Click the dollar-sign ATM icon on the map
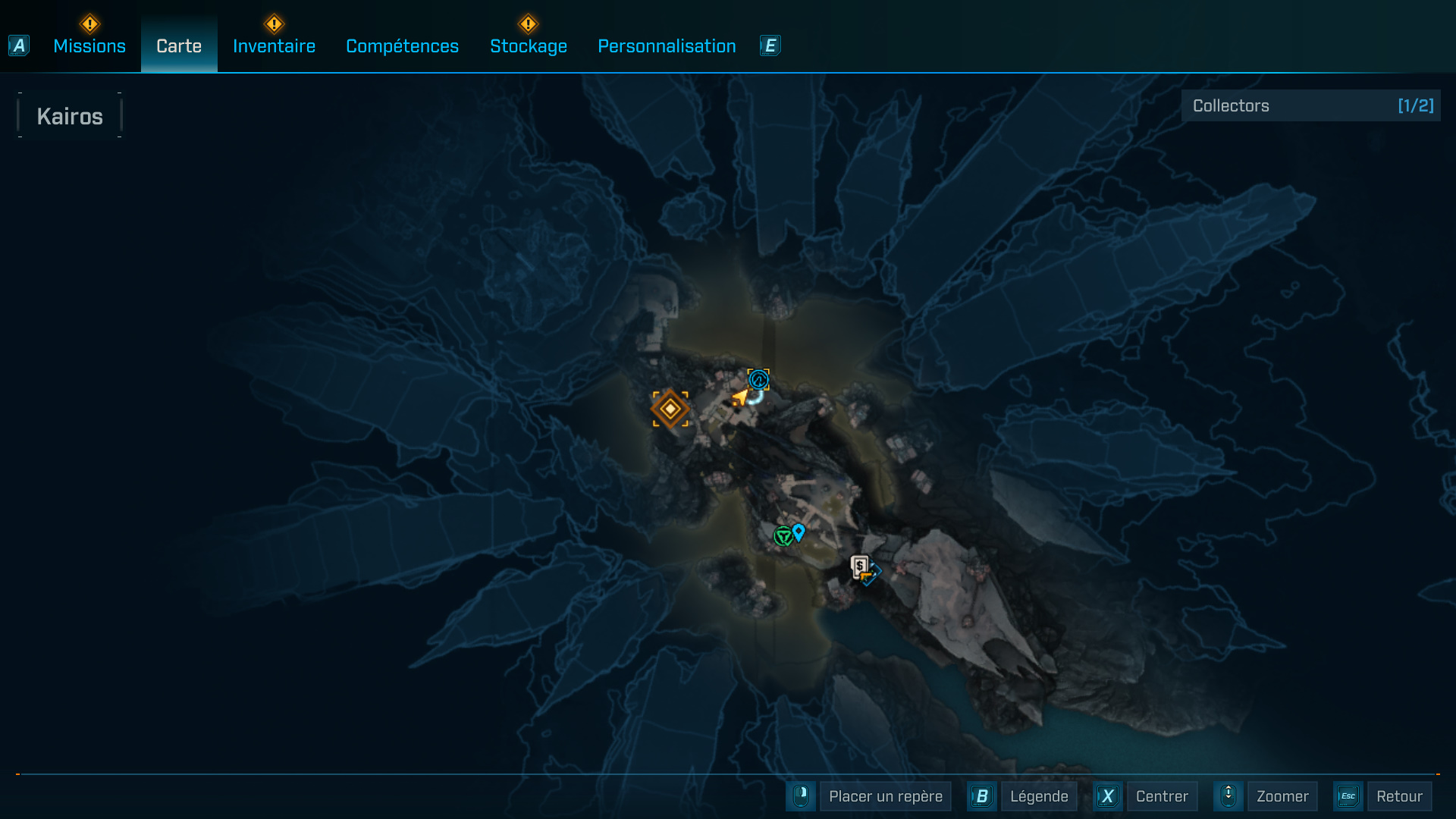1456x819 pixels. point(859,565)
